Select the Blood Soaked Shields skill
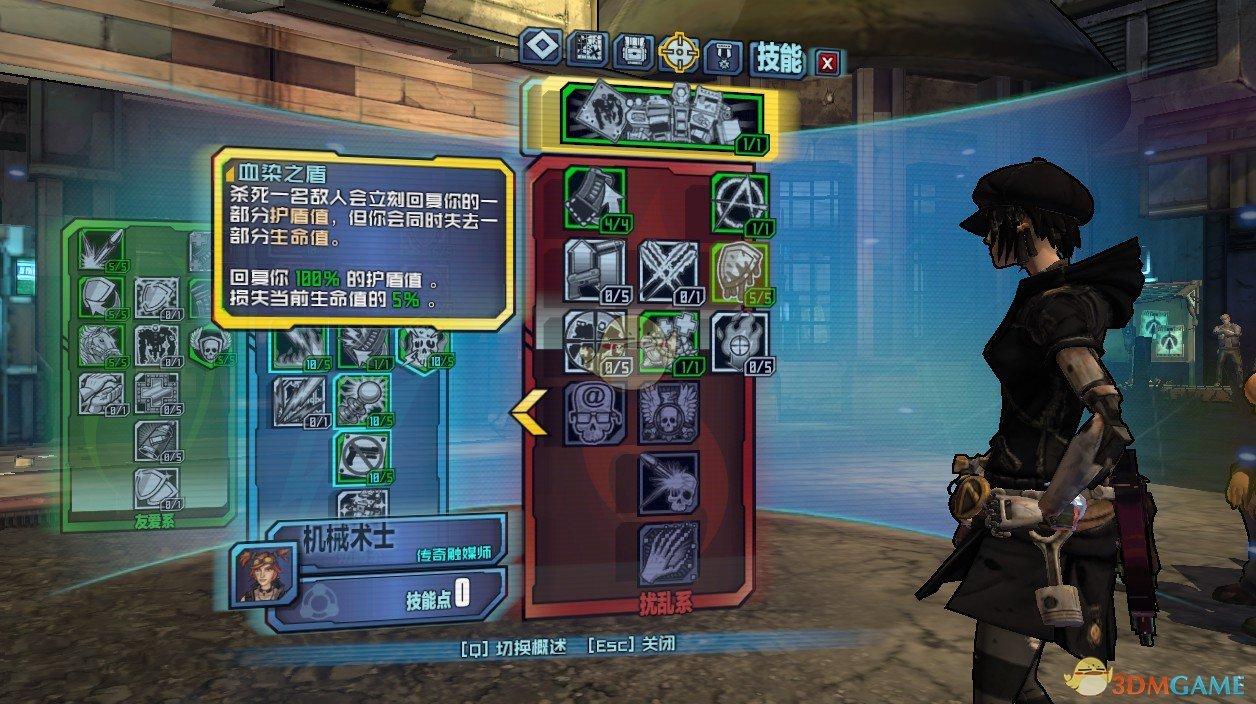The image size is (1256, 704). (740, 271)
